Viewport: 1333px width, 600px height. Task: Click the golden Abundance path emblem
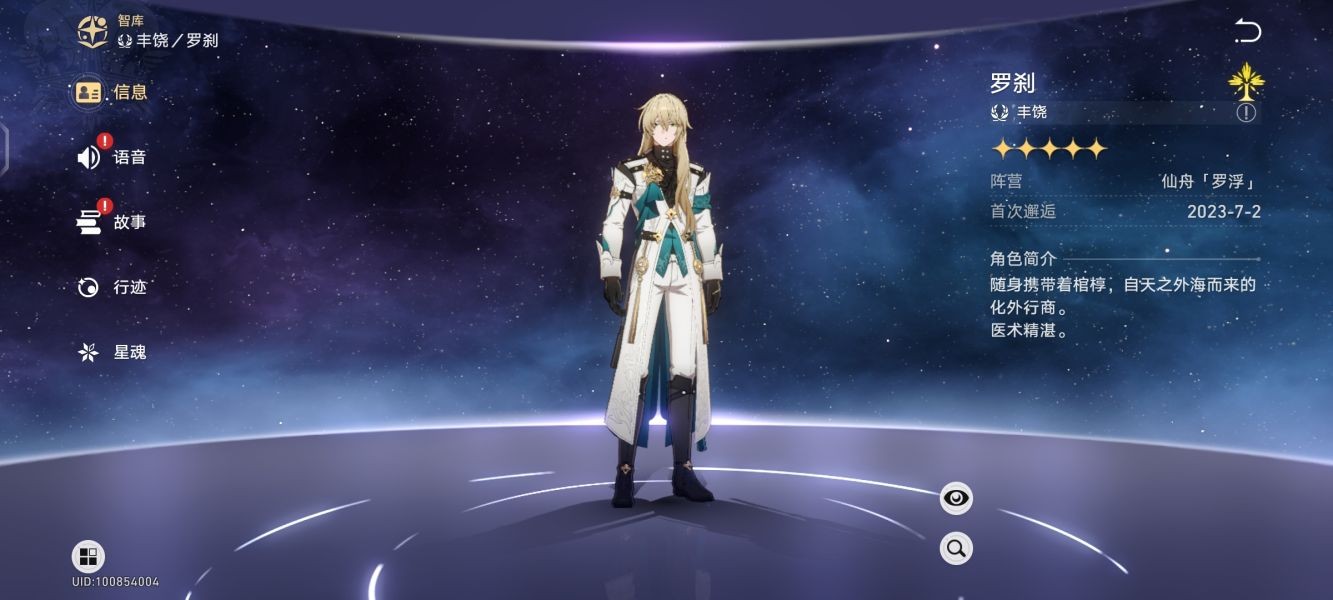click(1246, 80)
